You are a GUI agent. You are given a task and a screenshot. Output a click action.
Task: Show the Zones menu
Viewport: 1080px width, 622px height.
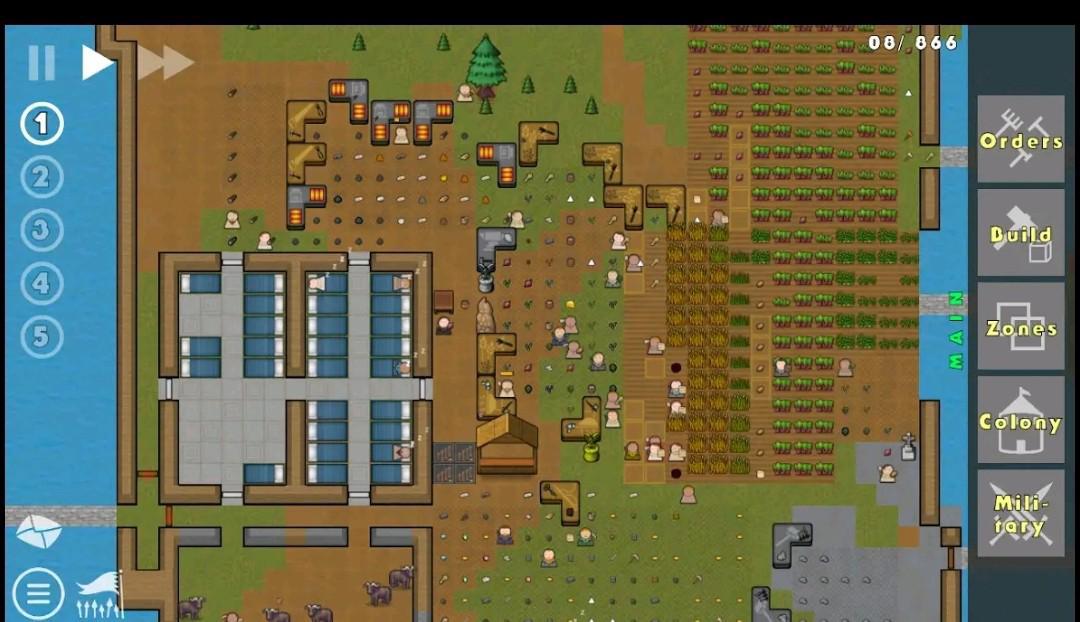tap(1020, 327)
